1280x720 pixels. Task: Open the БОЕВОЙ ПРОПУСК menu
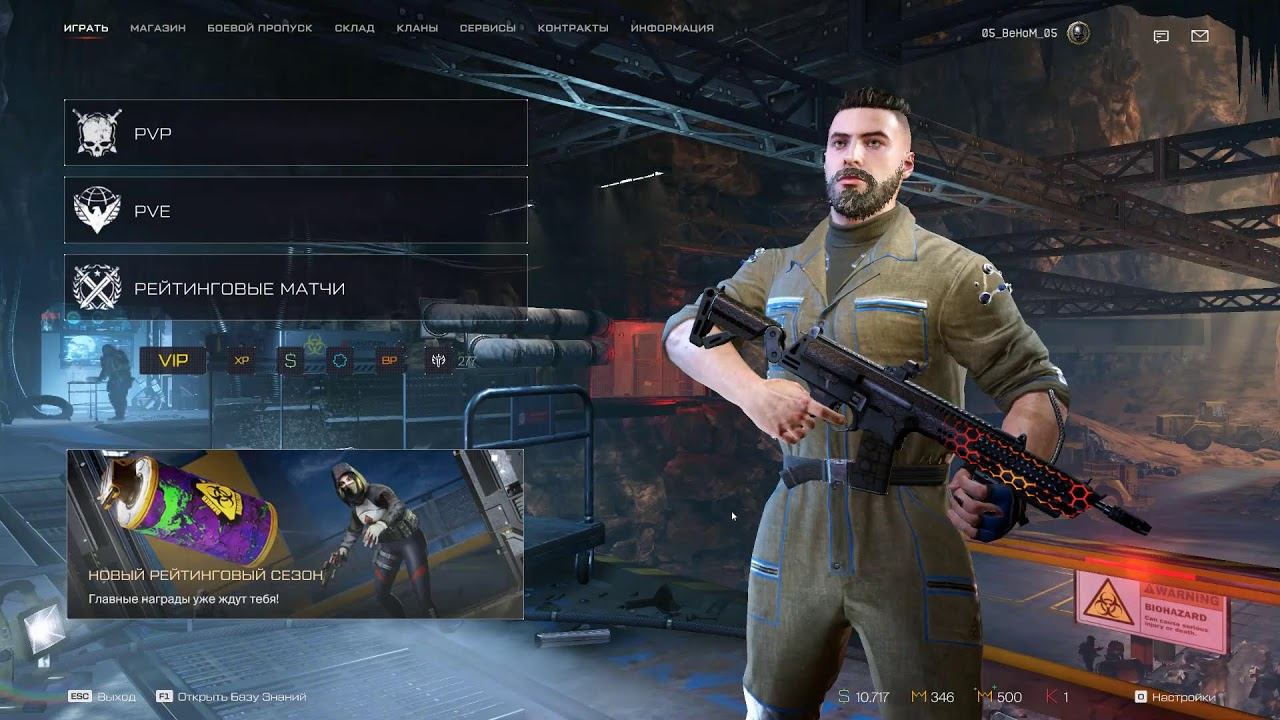pyautogui.click(x=260, y=28)
